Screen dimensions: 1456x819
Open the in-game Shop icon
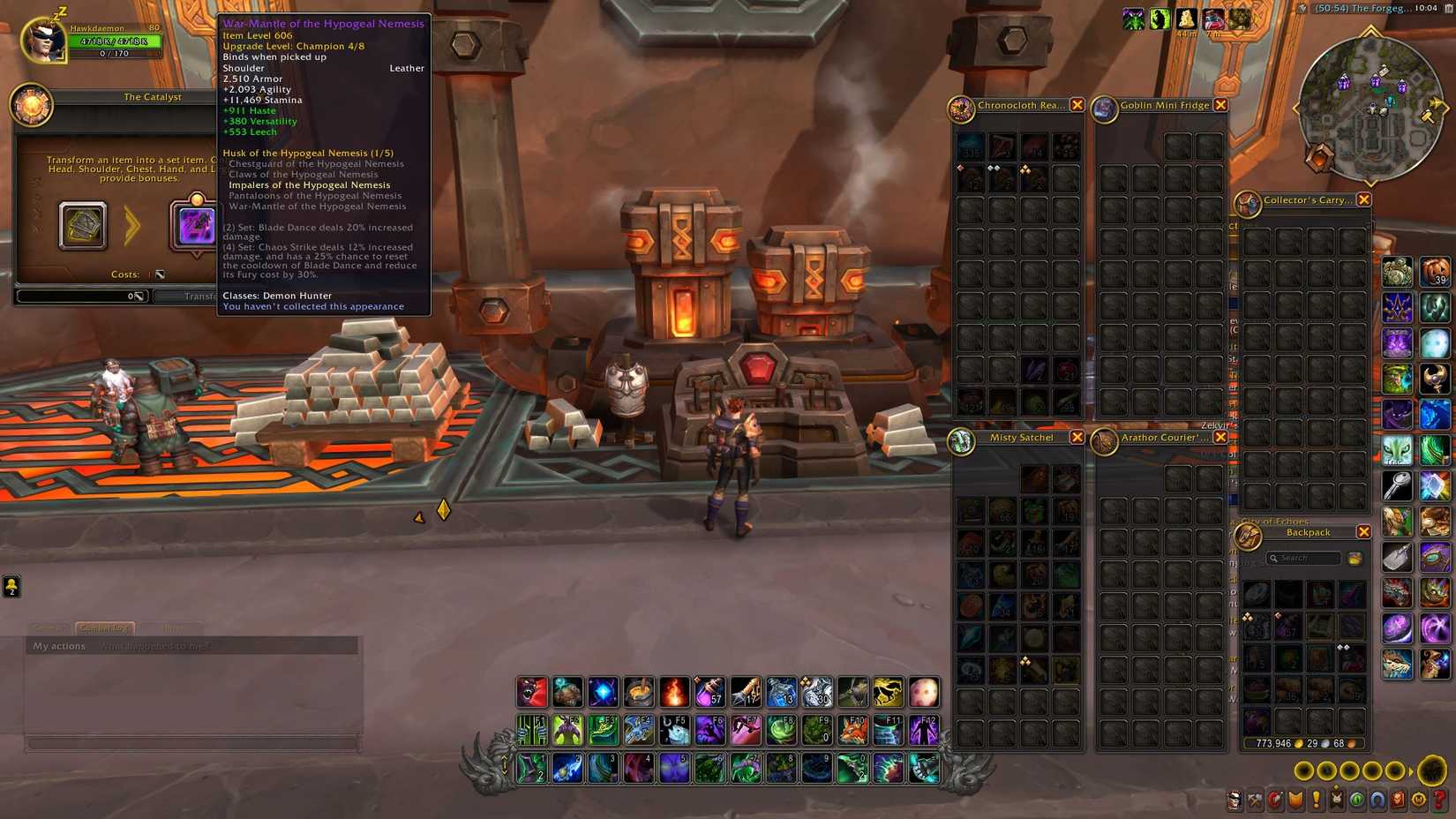(x=1418, y=800)
